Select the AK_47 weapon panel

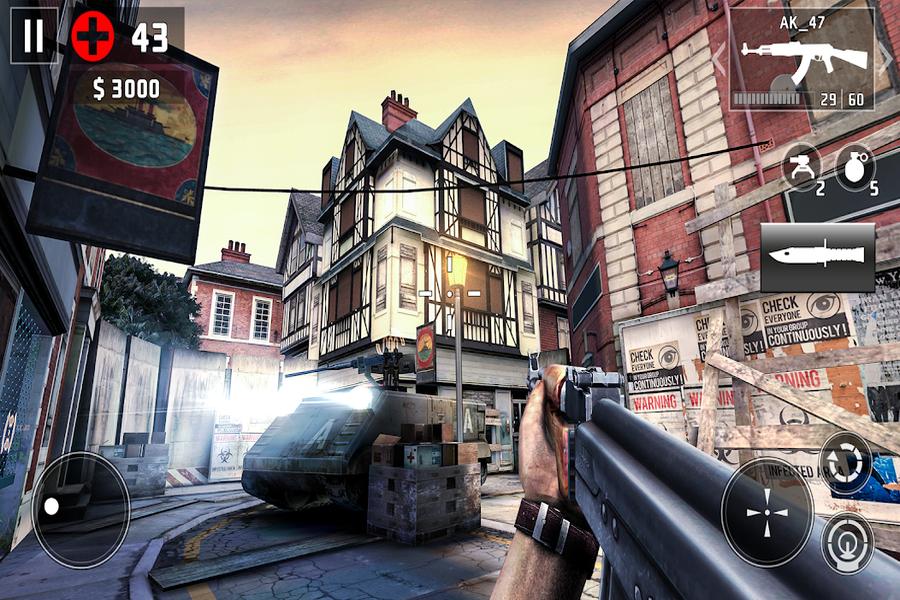pos(802,60)
